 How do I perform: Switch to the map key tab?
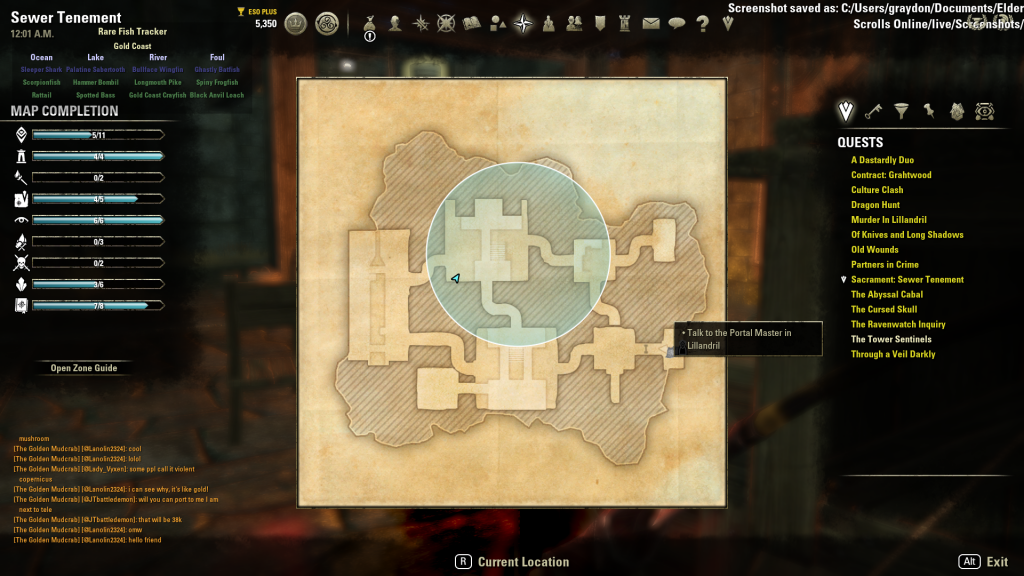pos(873,110)
